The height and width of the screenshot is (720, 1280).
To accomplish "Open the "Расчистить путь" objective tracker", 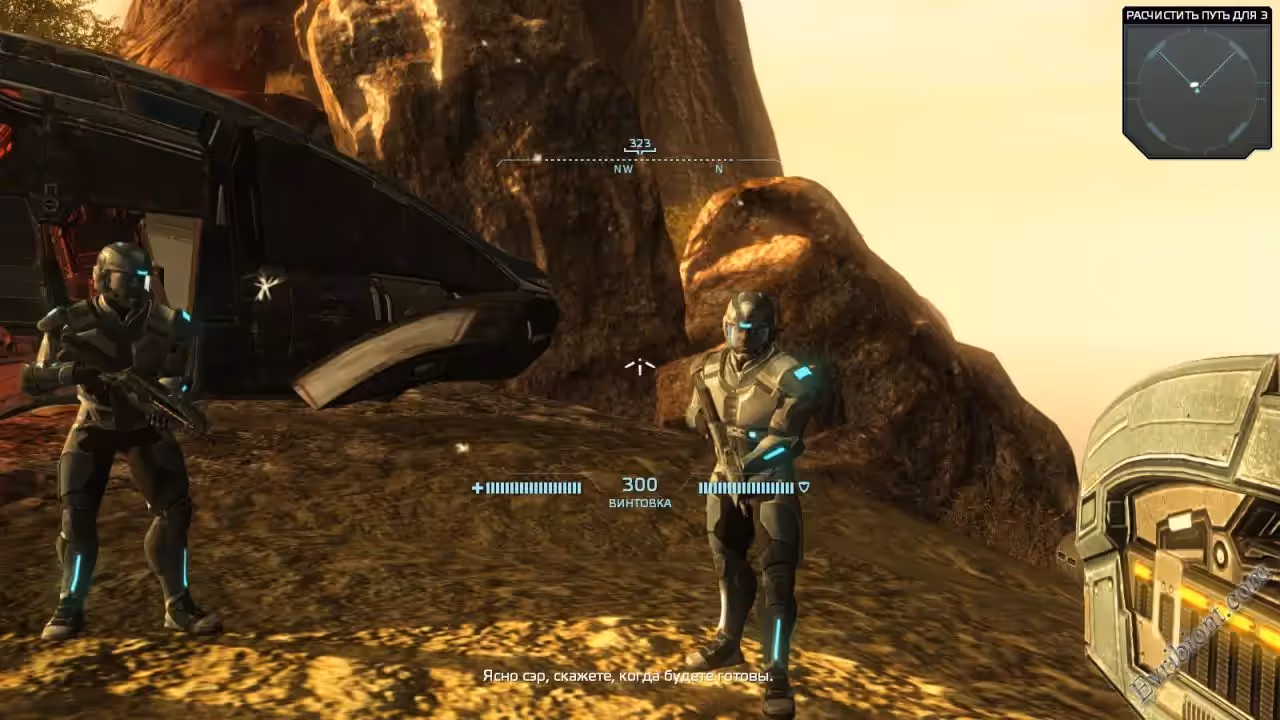I will 1197,15.
